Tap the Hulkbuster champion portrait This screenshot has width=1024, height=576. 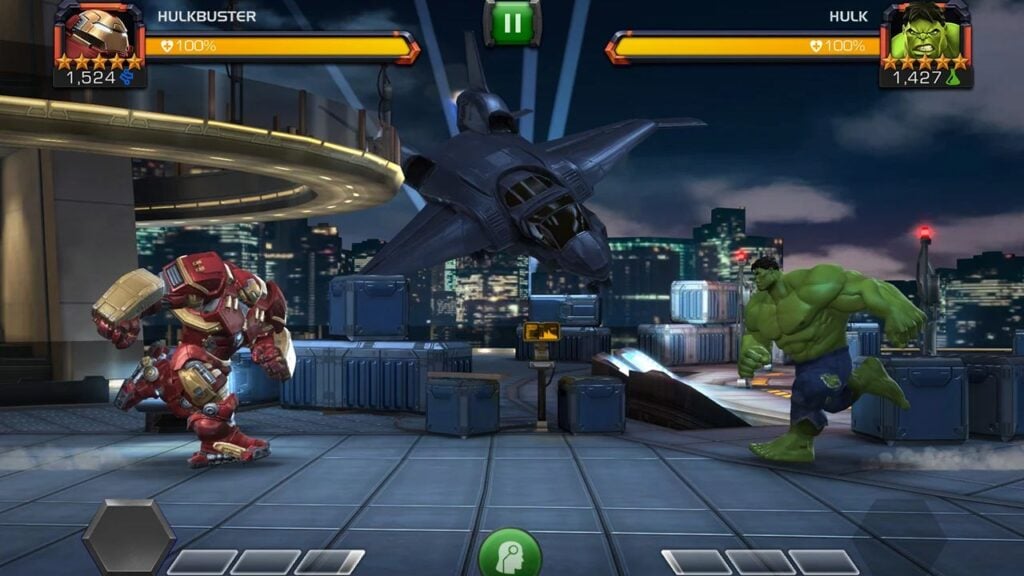(98, 34)
